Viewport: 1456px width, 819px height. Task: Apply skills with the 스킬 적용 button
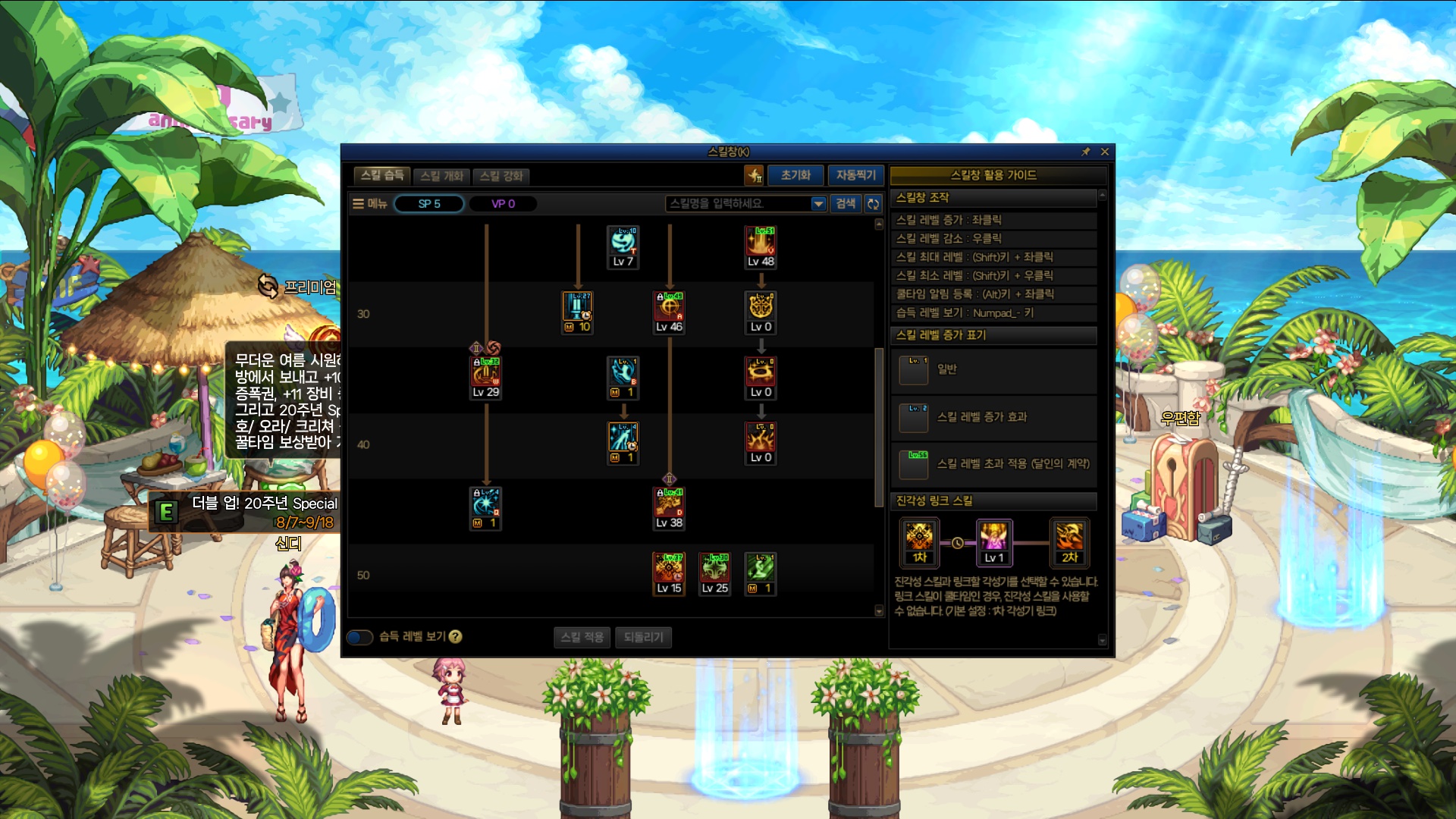[582, 637]
